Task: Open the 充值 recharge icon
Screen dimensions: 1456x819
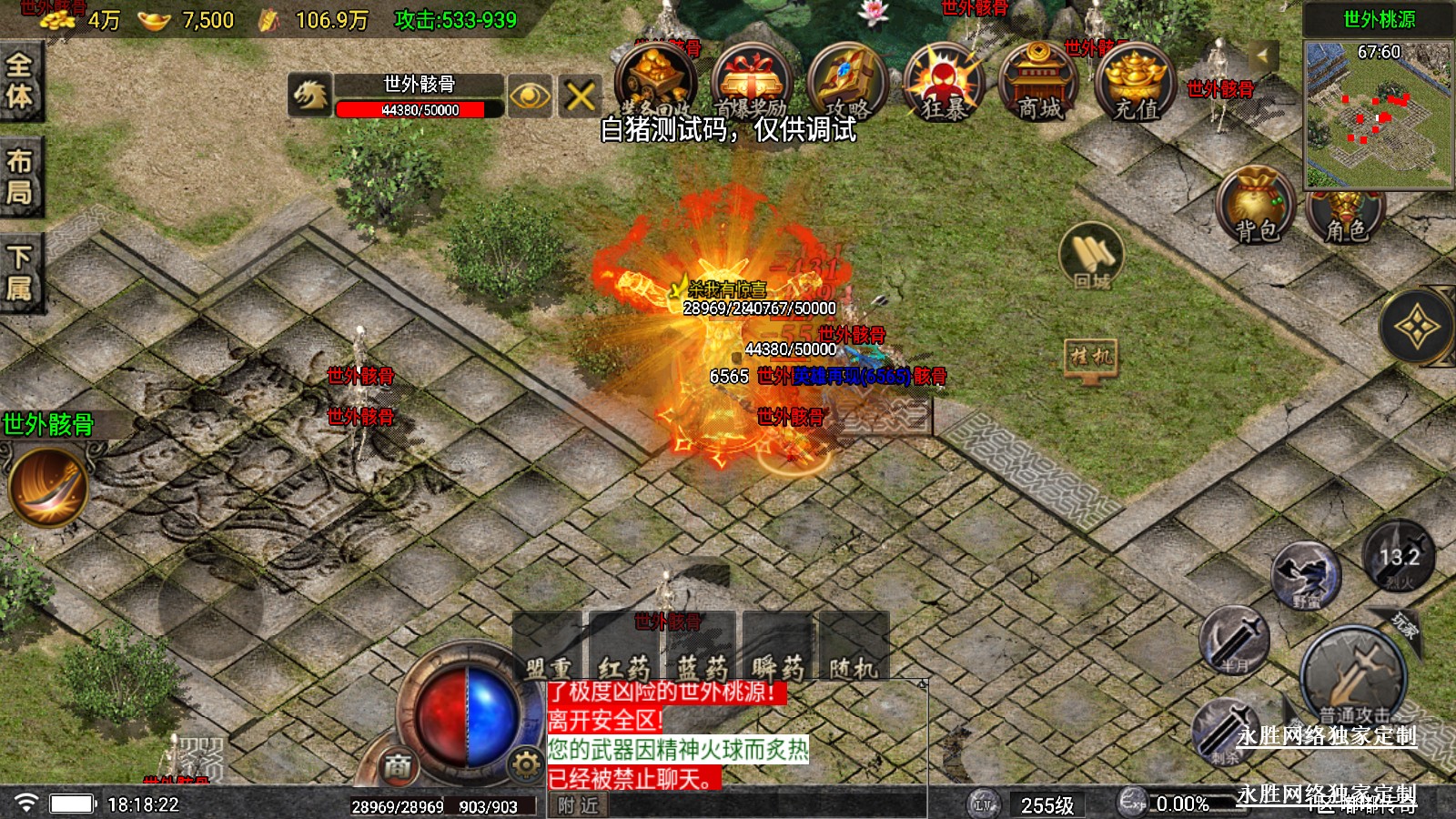Action: click(x=1135, y=82)
